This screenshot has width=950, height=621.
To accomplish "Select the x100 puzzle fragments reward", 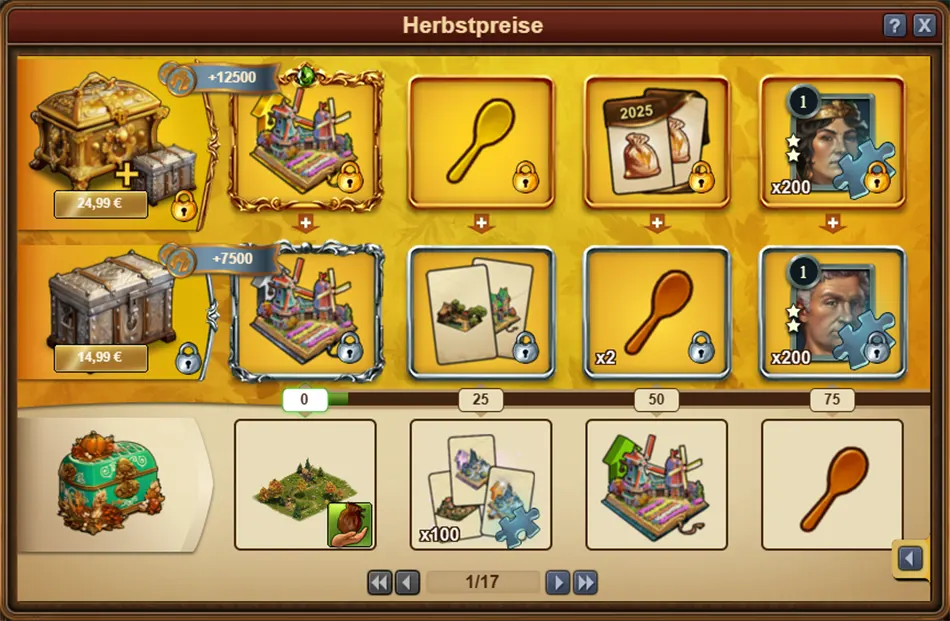I will coord(481,485).
